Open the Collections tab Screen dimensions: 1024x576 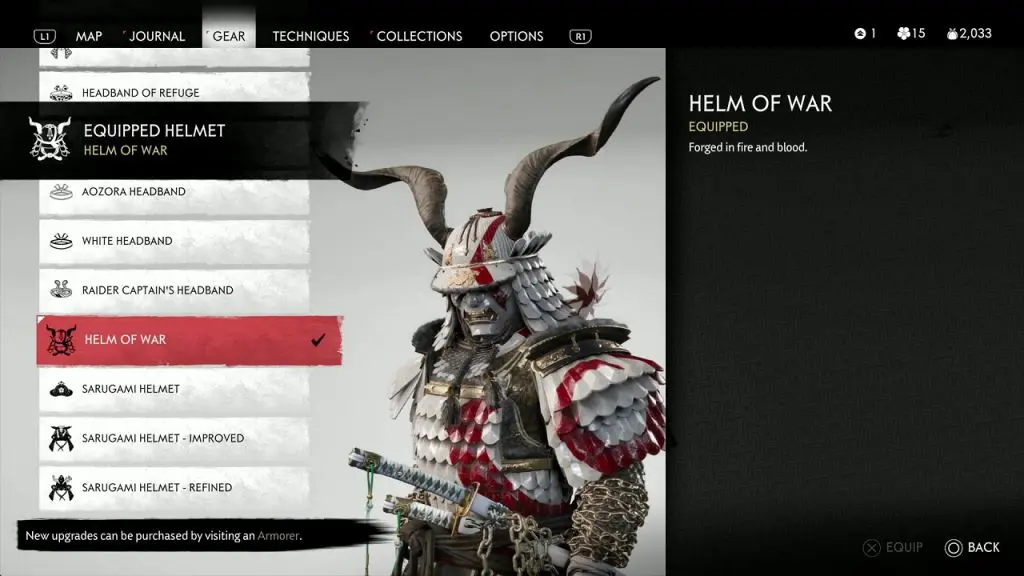418,36
